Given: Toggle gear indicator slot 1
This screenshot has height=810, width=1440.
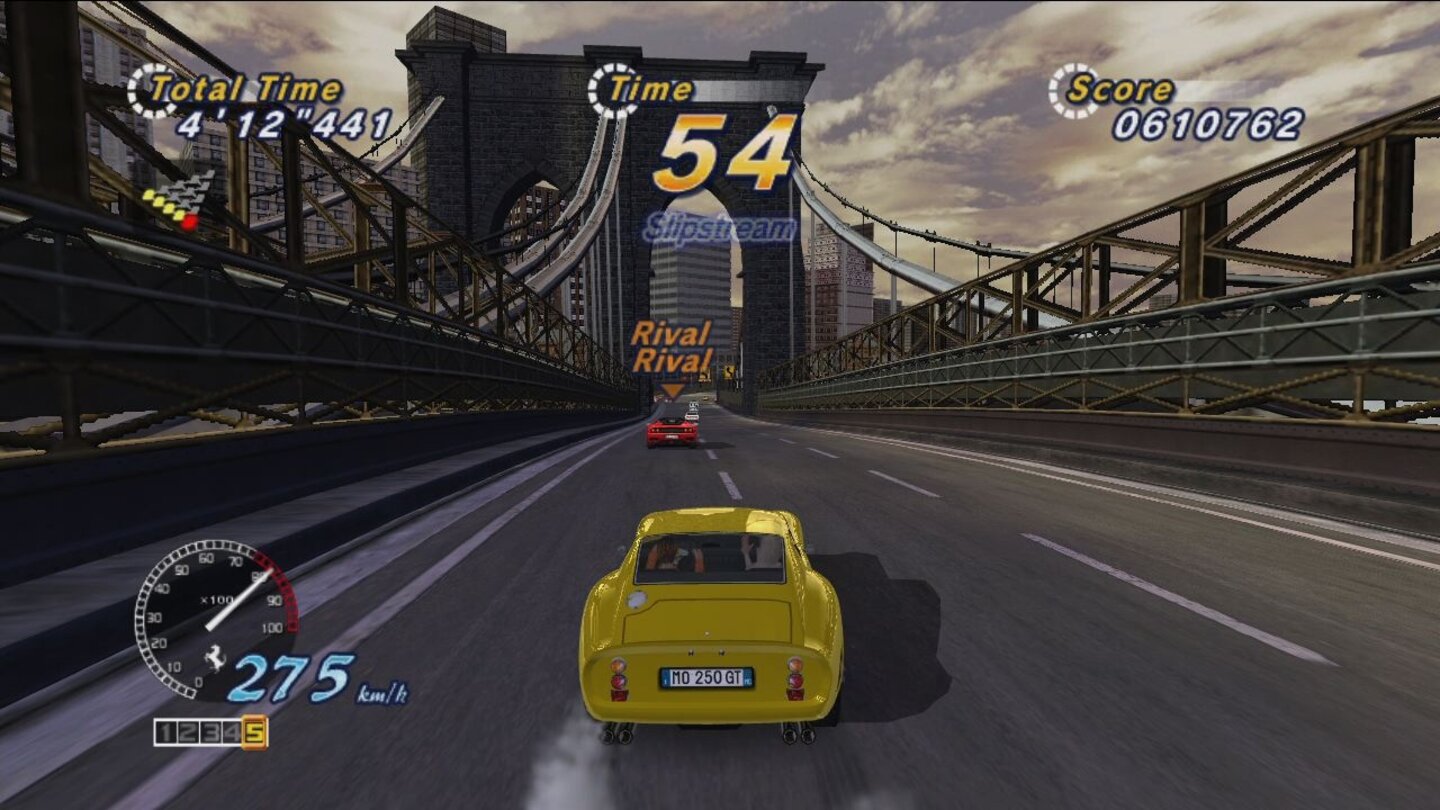Looking at the screenshot, I should (168, 731).
